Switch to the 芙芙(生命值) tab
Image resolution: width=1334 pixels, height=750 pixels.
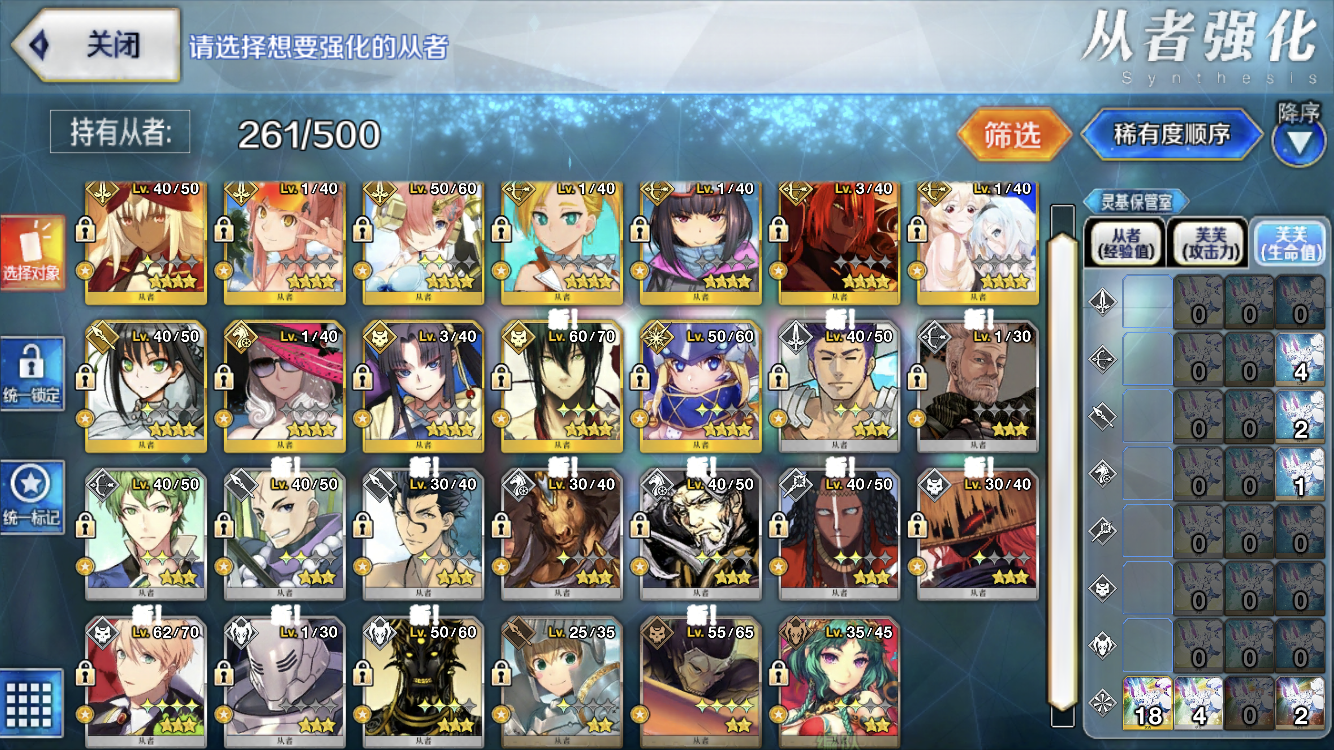(x=1289, y=243)
